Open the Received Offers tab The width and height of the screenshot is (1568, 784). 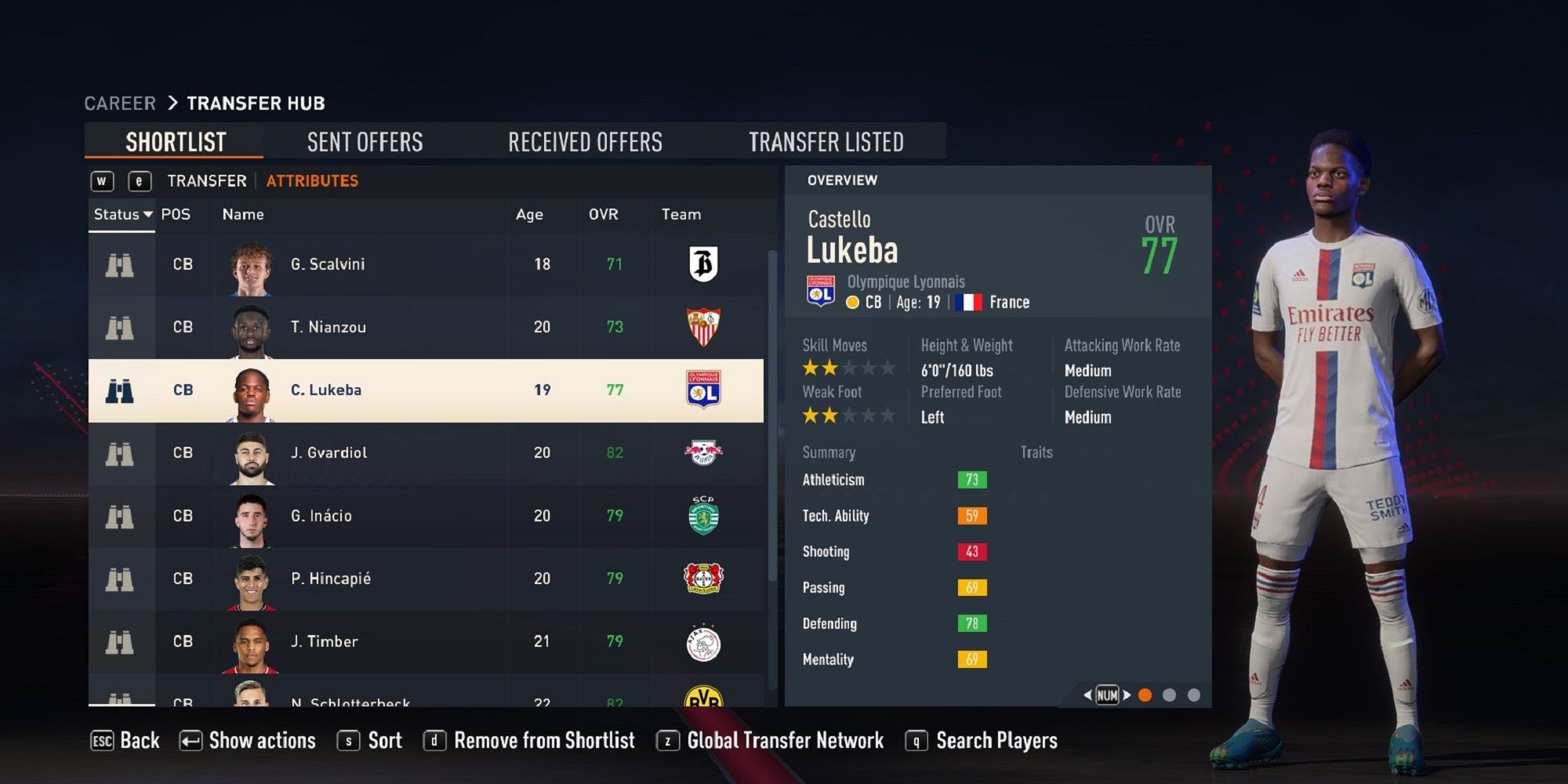click(x=586, y=142)
